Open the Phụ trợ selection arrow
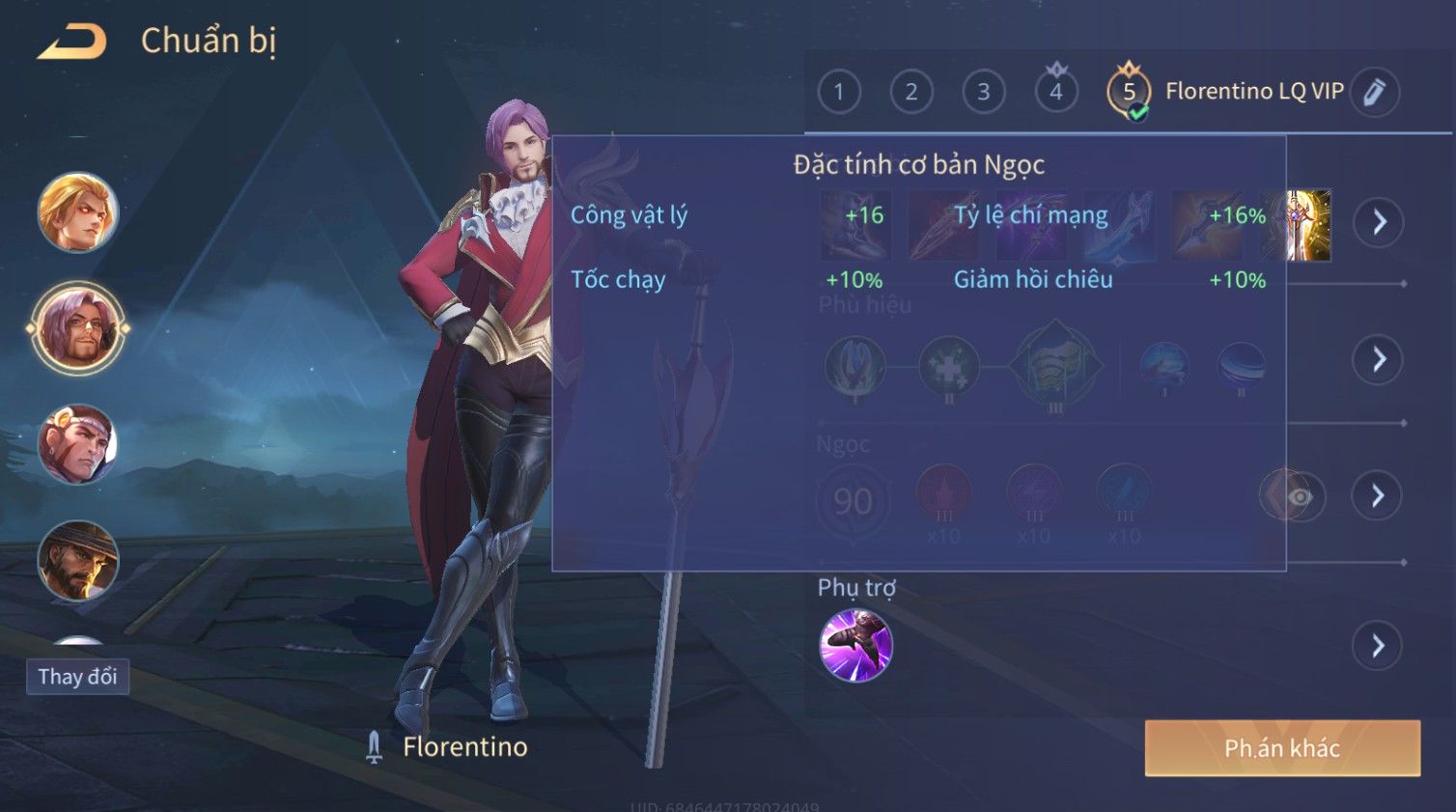 [1378, 645]
